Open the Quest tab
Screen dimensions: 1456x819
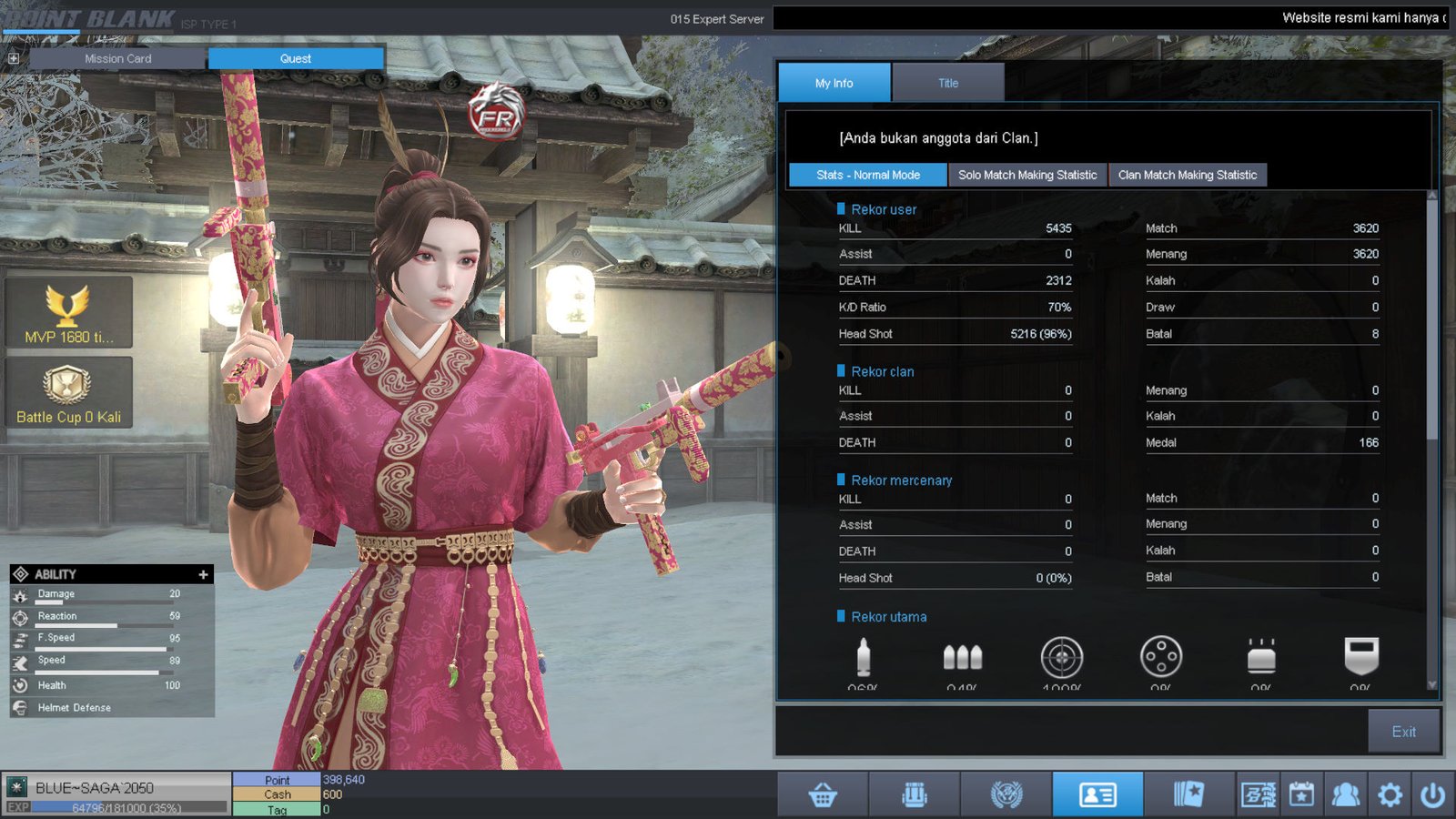296,58
